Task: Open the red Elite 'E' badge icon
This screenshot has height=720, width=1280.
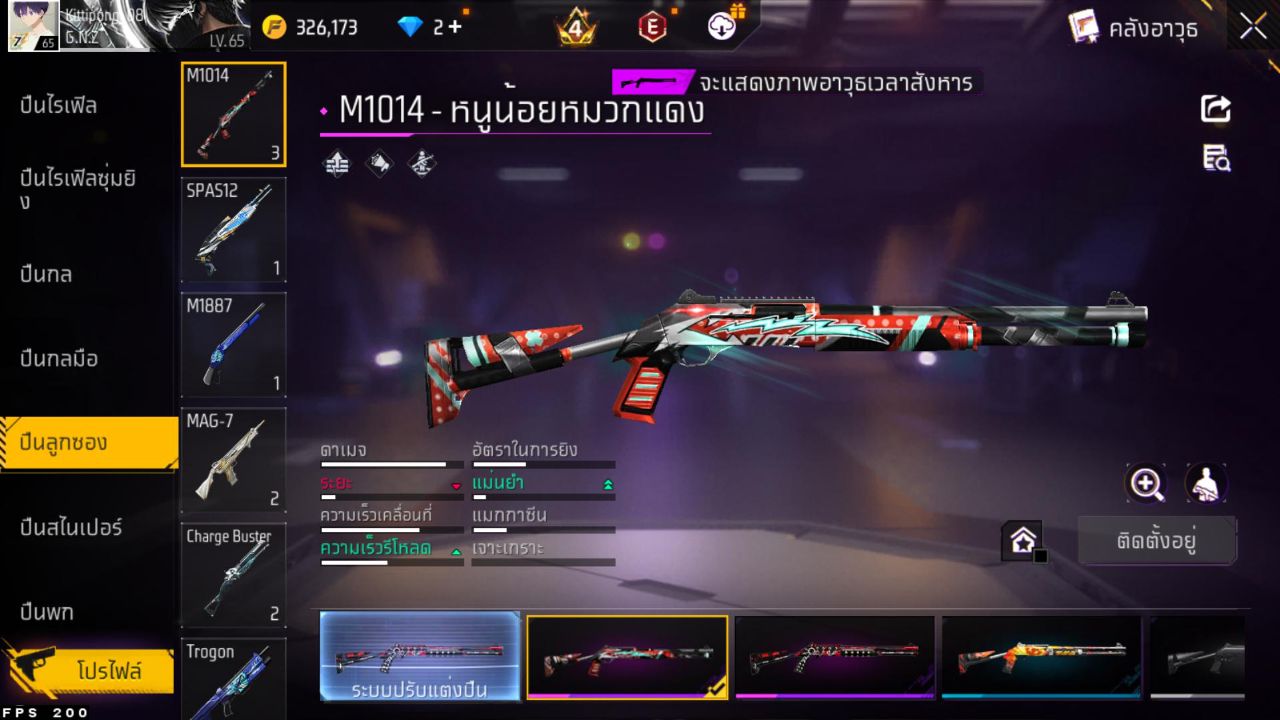Action: pyautogui.click(x=651, y=27)
